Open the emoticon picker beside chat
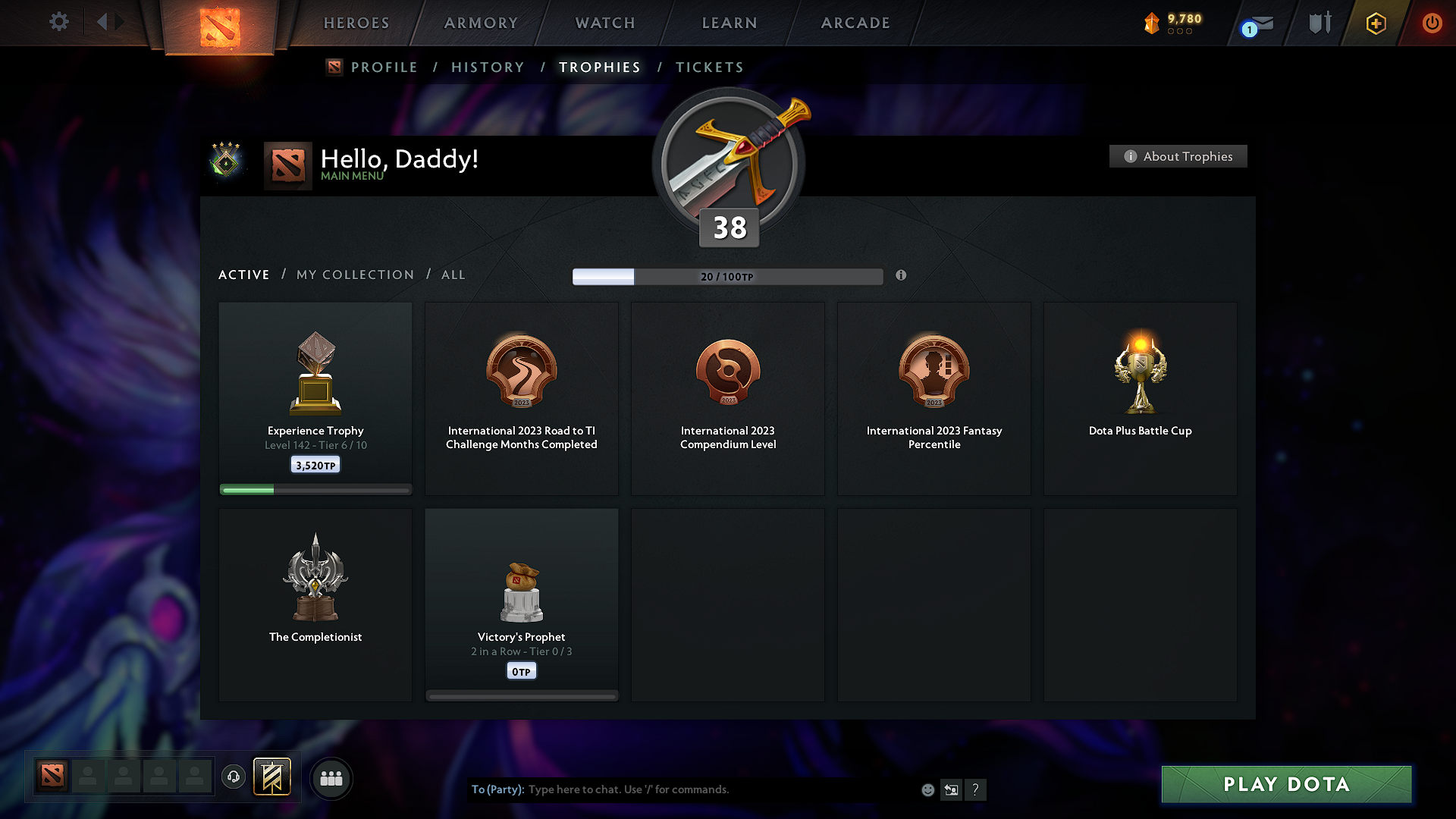This screenshot has width=1456, height=819. coord(927,789)
